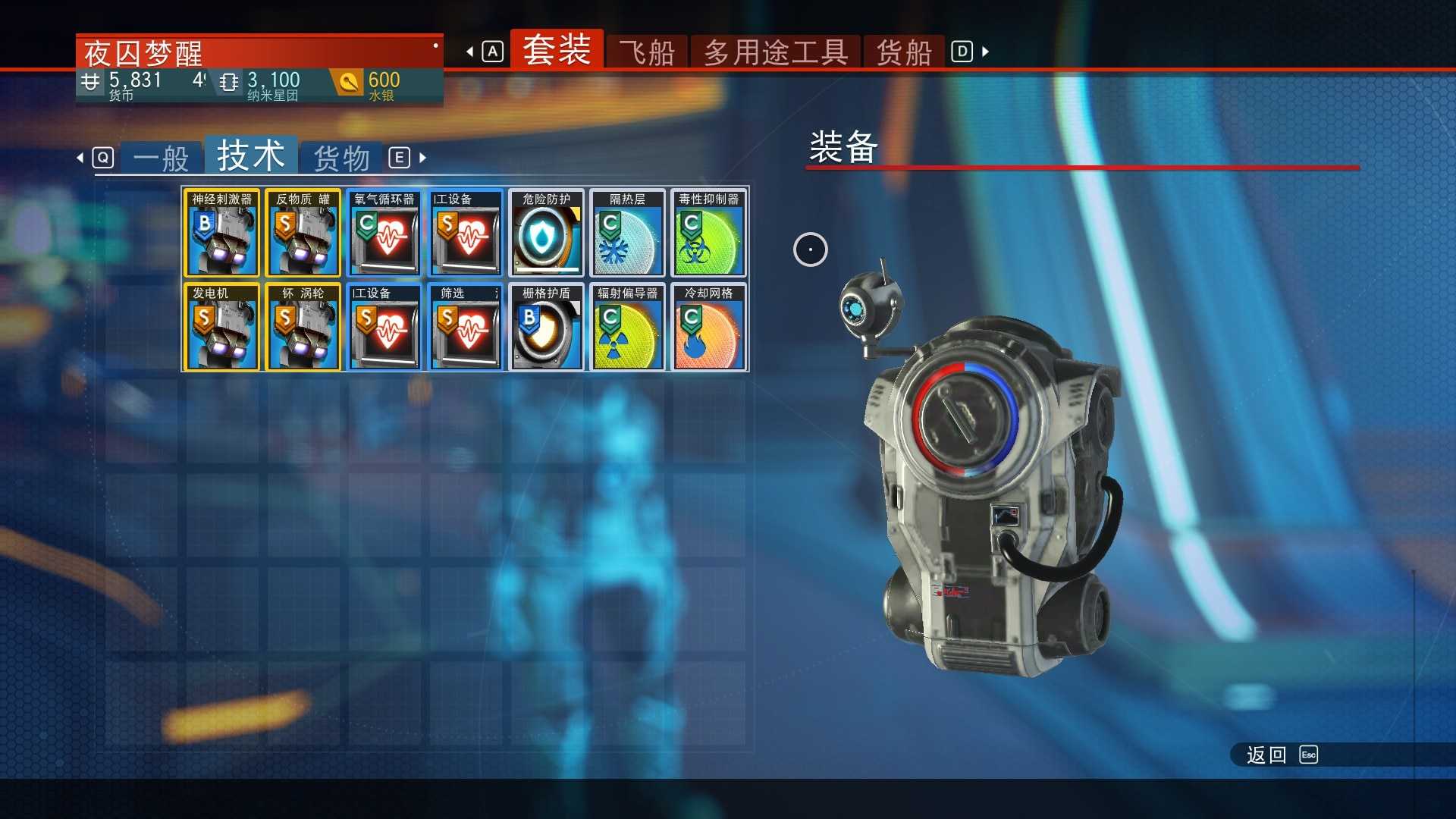Open the 货船 freighter tab
Viewport: 1456px width, 819px height.
903,52
